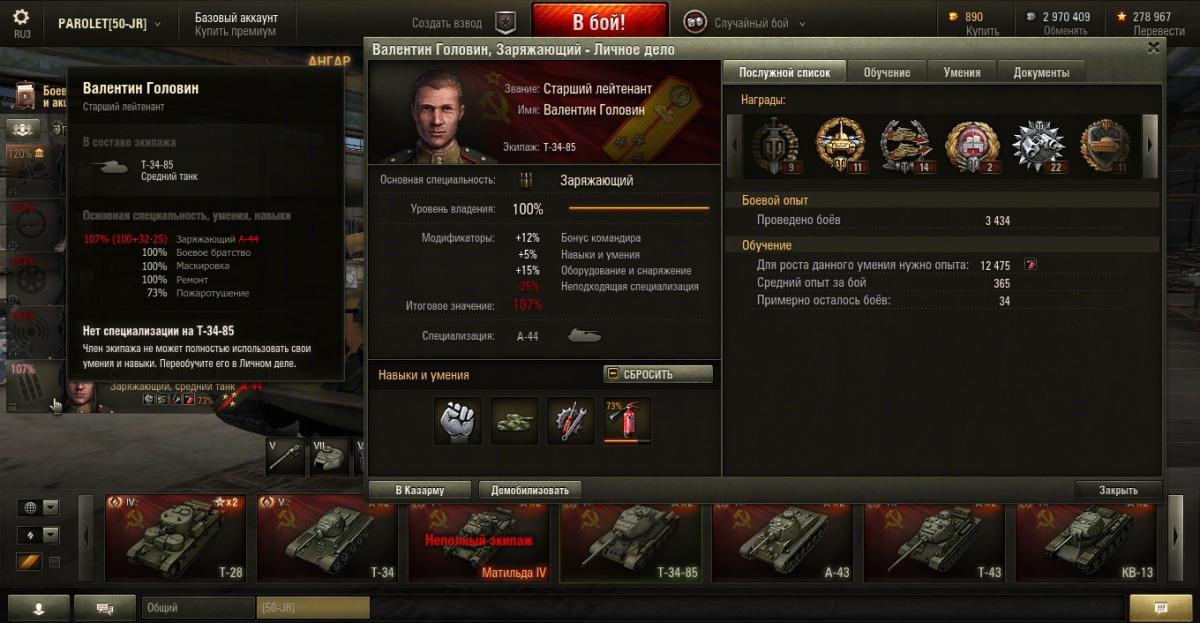Show the Документы tab
The height and width of the screenshot is (623, 1200).
pyautogui.click(x=1041, y=72)
